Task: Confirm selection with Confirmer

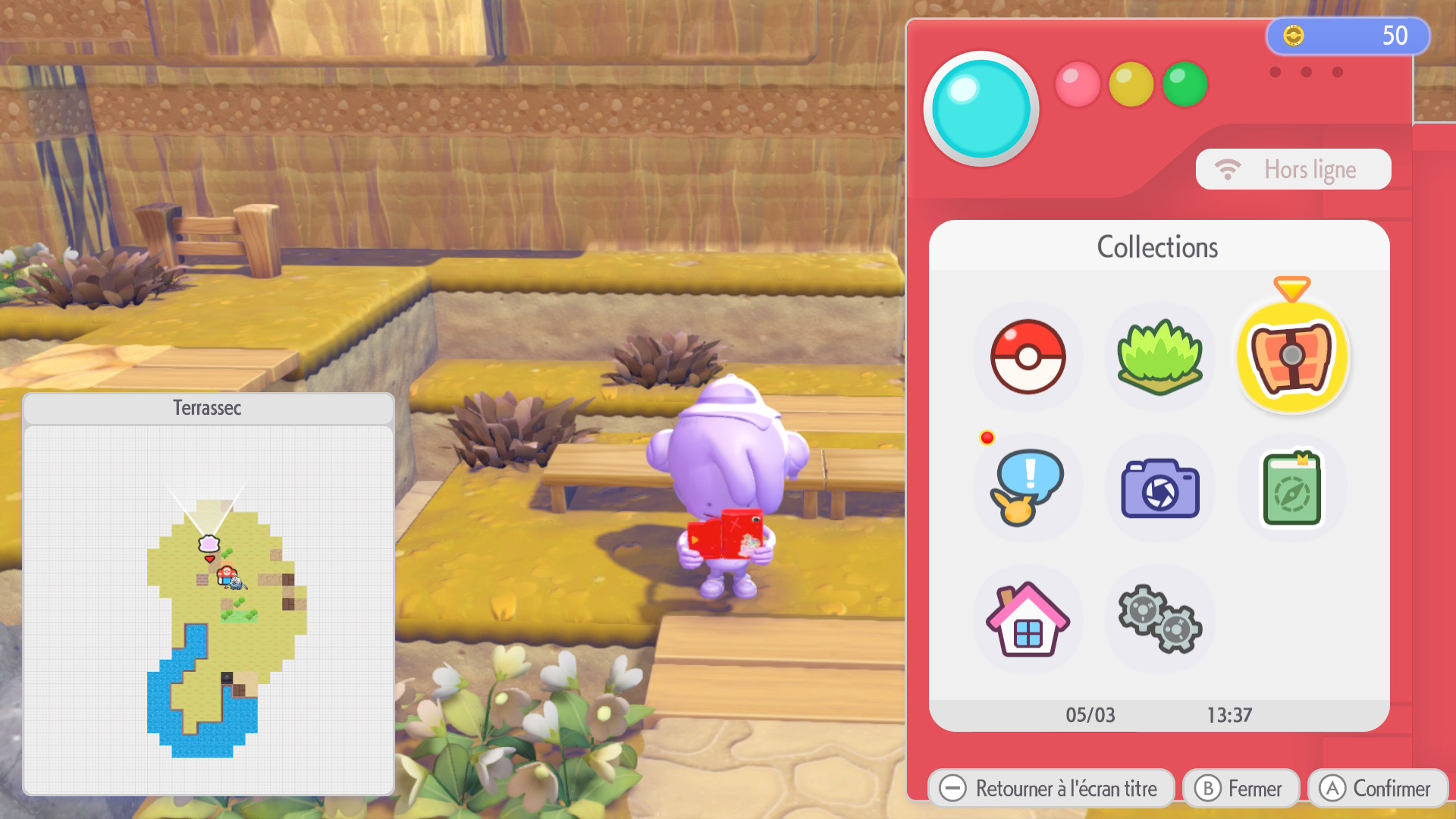Action: [1377, 789]
